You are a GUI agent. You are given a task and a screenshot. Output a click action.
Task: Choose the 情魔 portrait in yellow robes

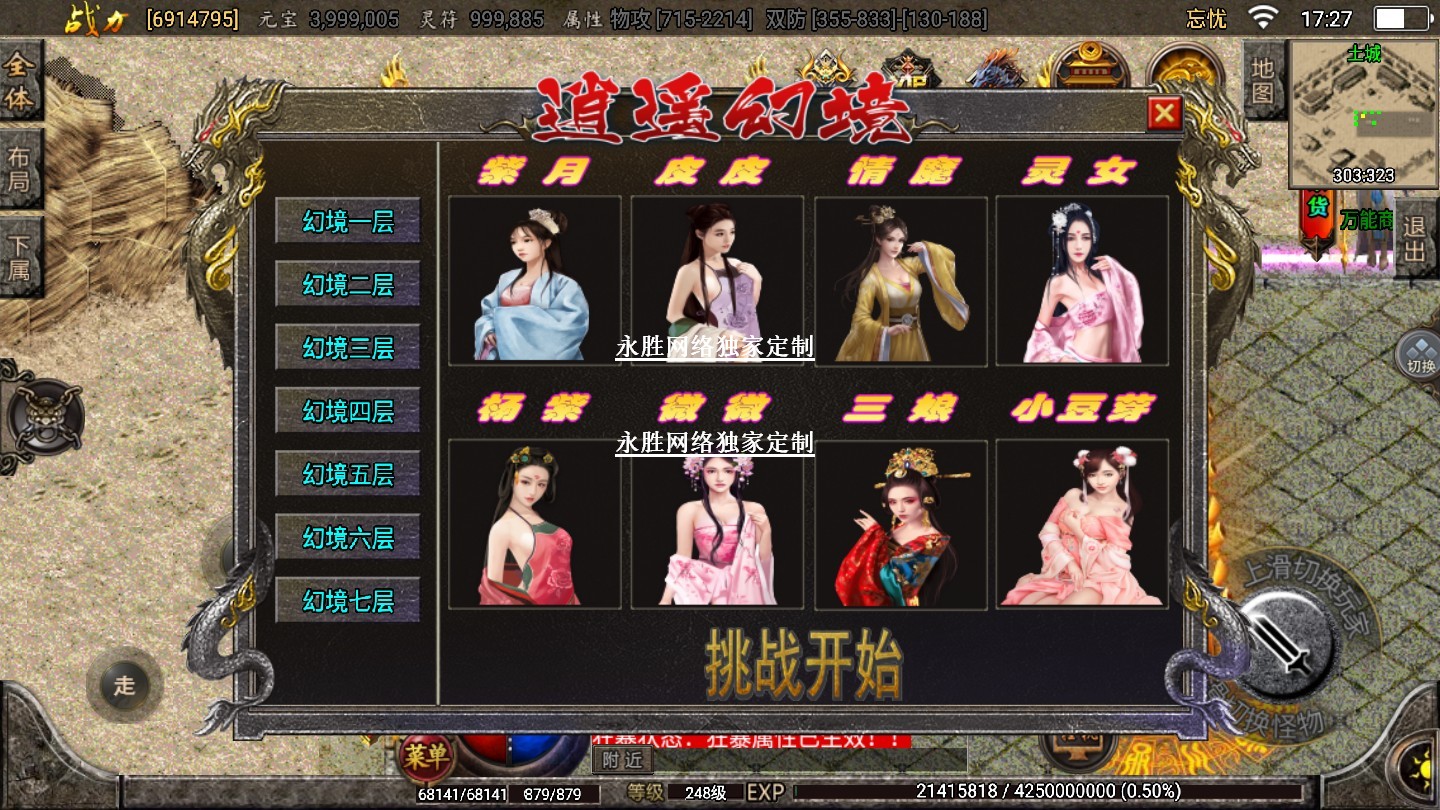[900, 280]
